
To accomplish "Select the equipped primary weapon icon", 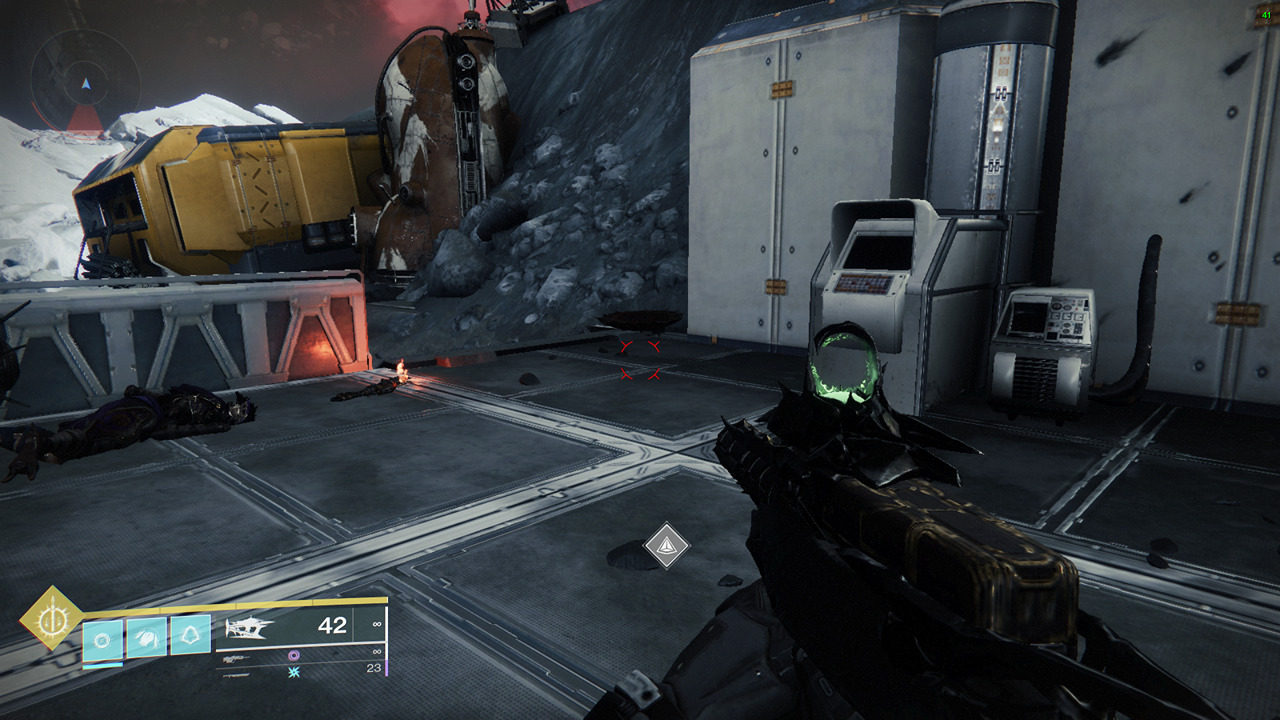I will point(252,627).
